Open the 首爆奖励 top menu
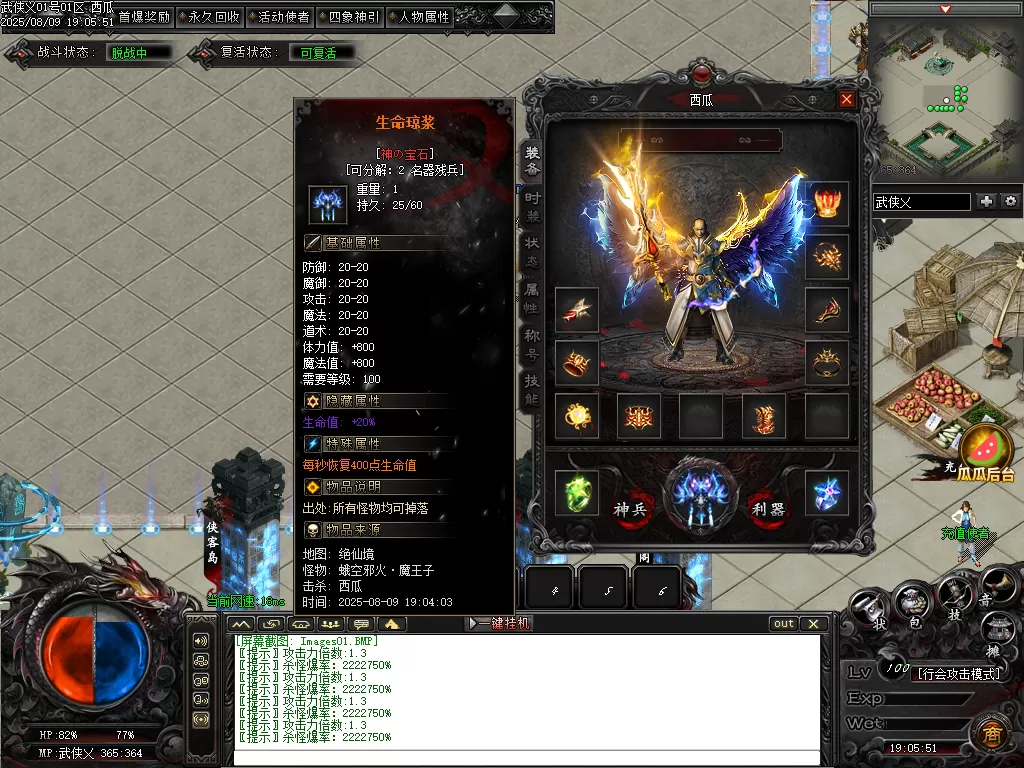Image resolution: width=1024 pixels, height=768 pixels. (143, 17)
